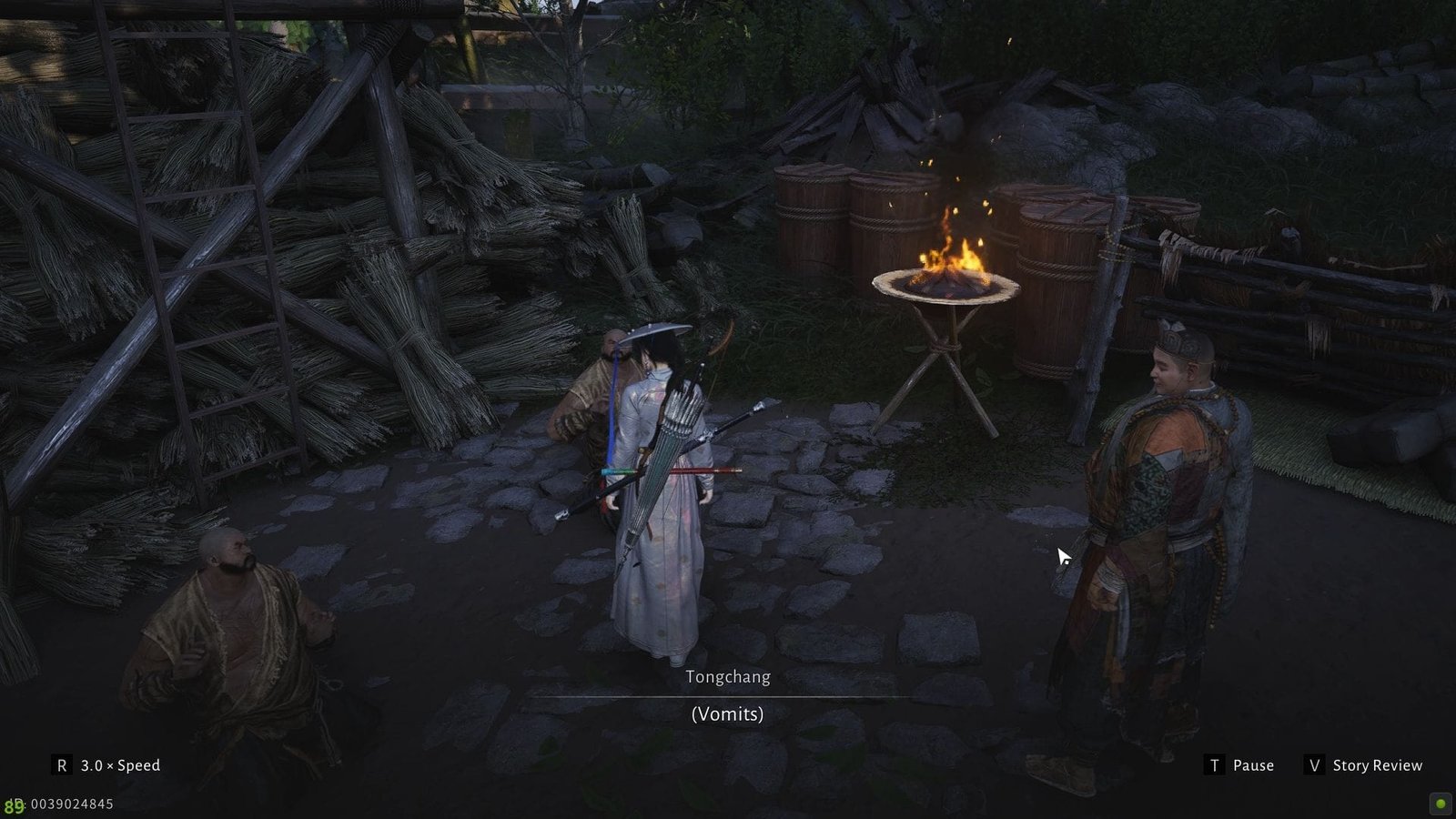
Task: Click the T key prompt icon
Action: [x=1215, y=765]
